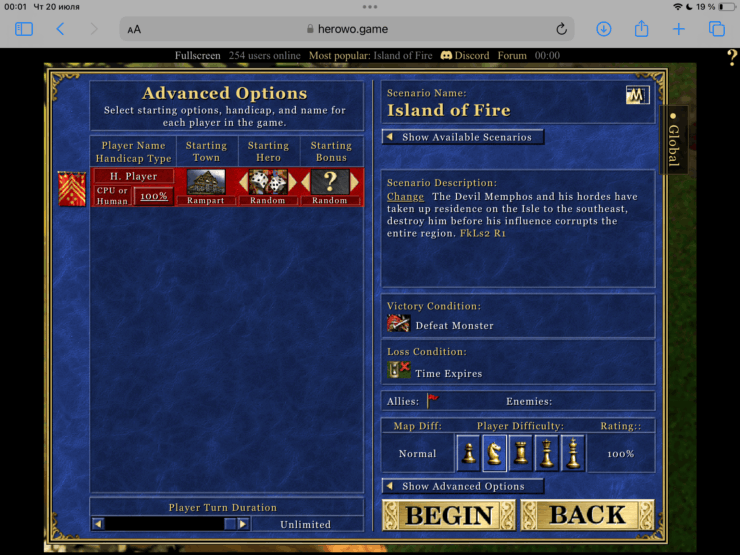Click the Rampart starting town picture
The height and width of the screenshot is (555, 740).
coord(206,182)
